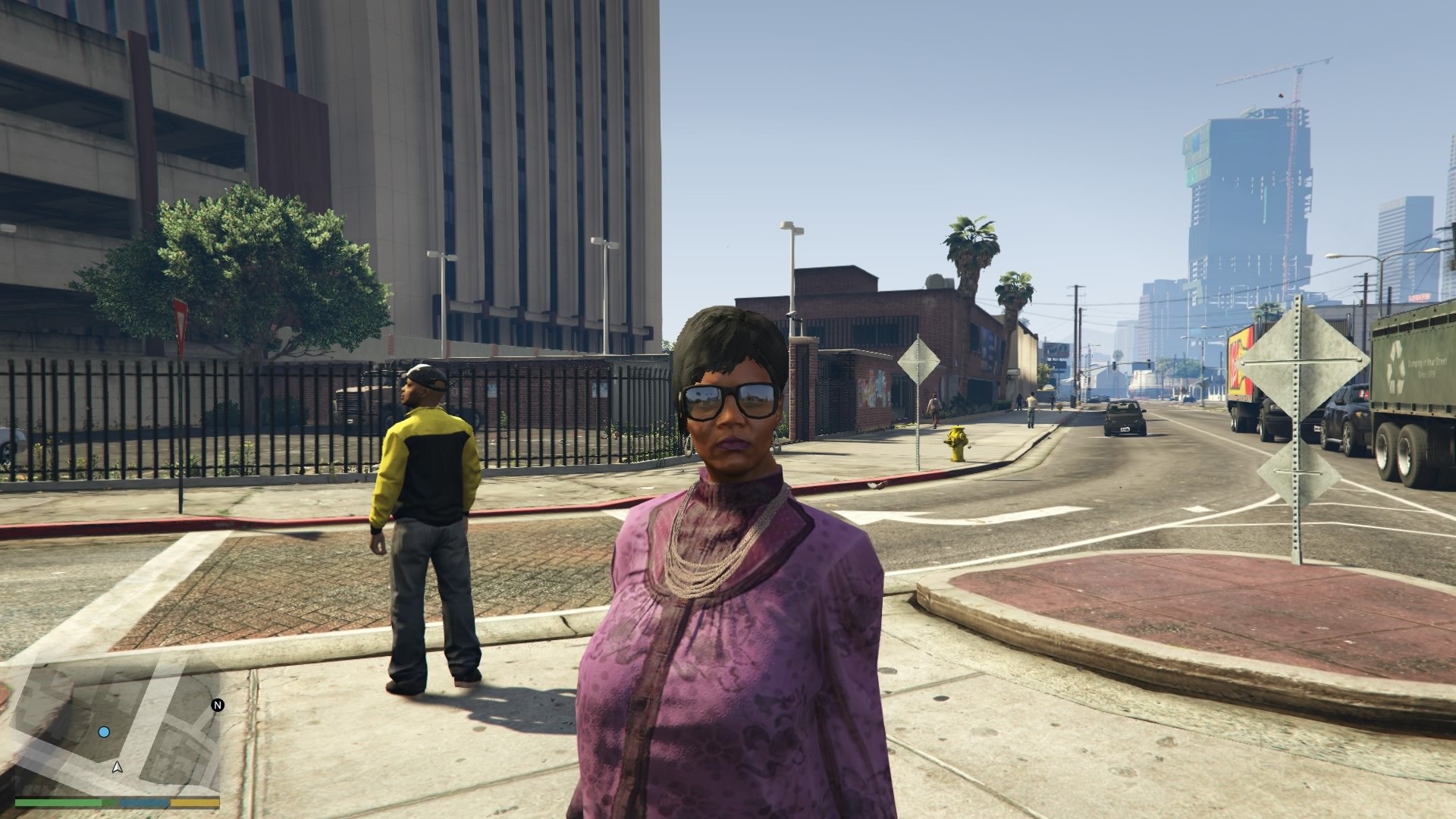The width and height of the screenshot is (1456, 819).
Task: Click the green health bar segment
Action: click(x=61, y=802)
